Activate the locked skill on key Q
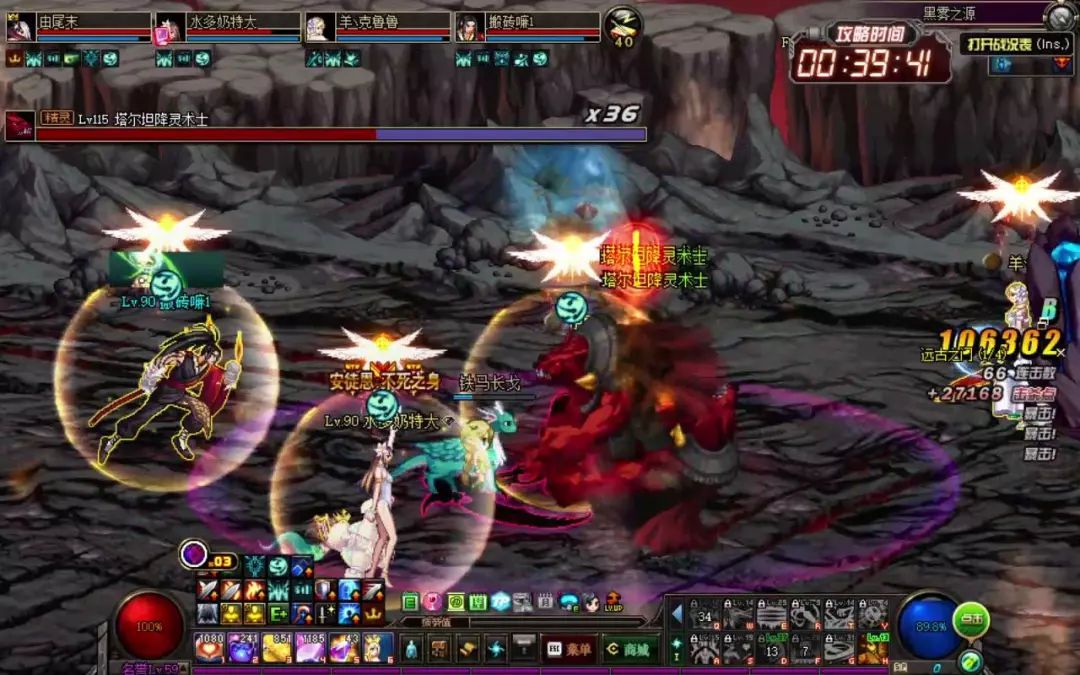Screen dimensions: 1080x675 coord(705,613)
